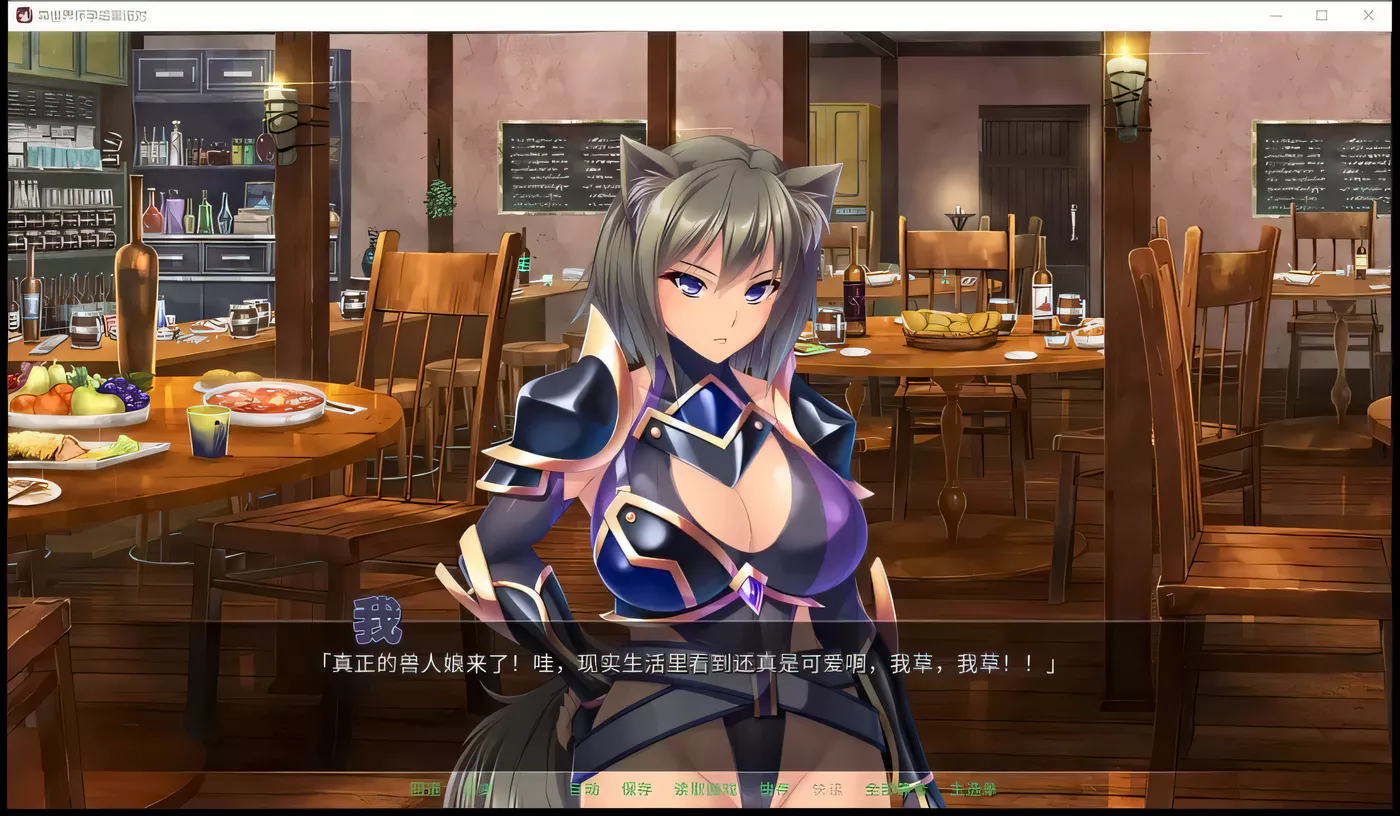Open the backlog via the leftmost quick menu item
Viewport: 1400px width, 816px height.
pyautogui.click(x=423, y=790)
